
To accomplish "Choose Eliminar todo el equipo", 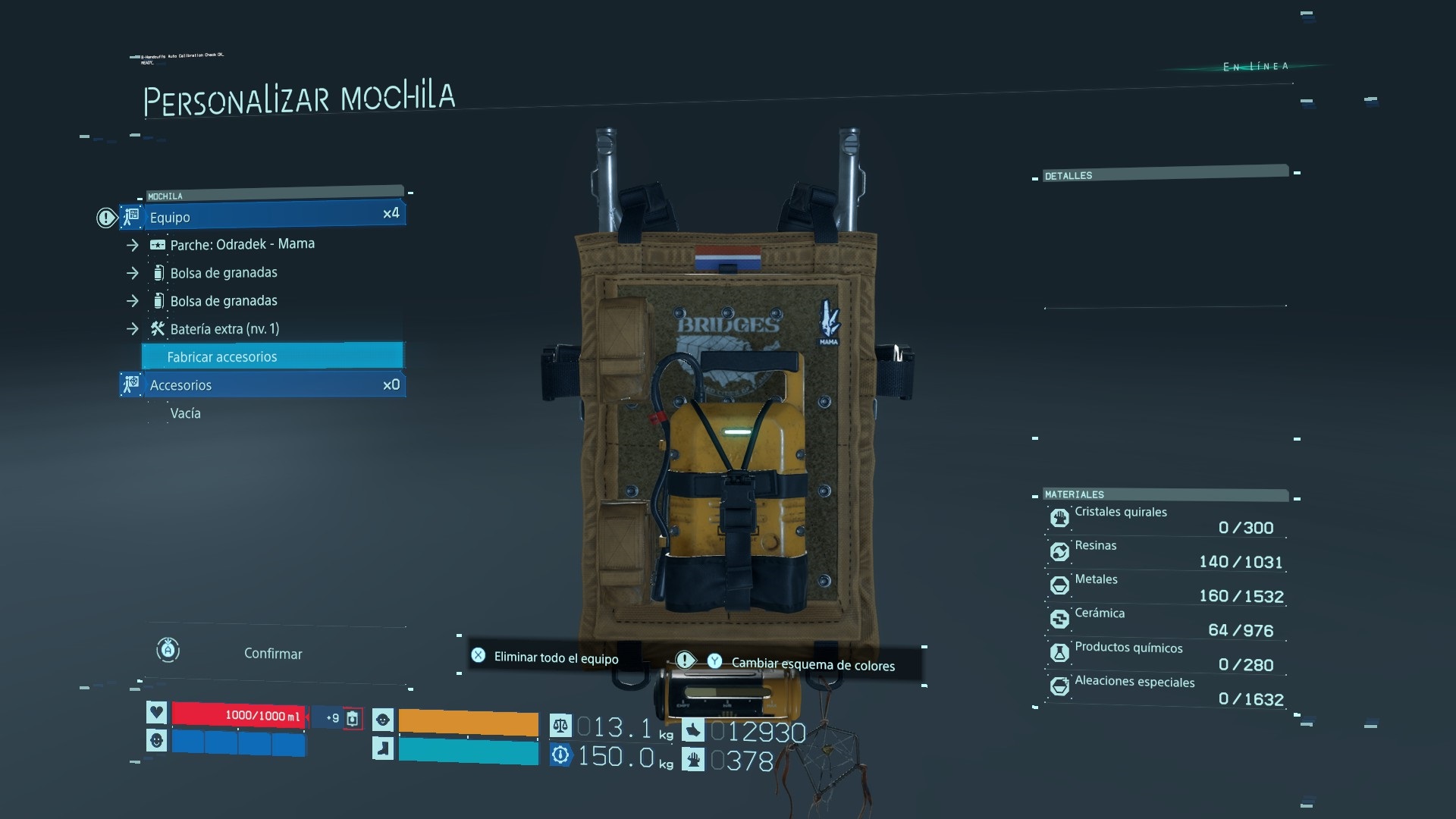I will (x=556, y=657).
